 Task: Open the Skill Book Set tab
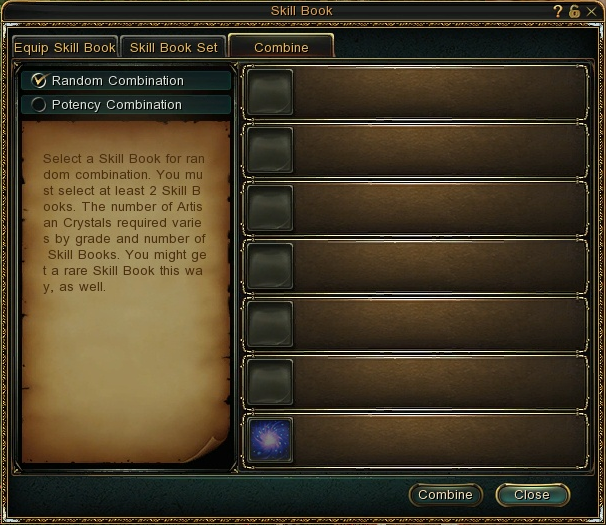pos(174,47)
